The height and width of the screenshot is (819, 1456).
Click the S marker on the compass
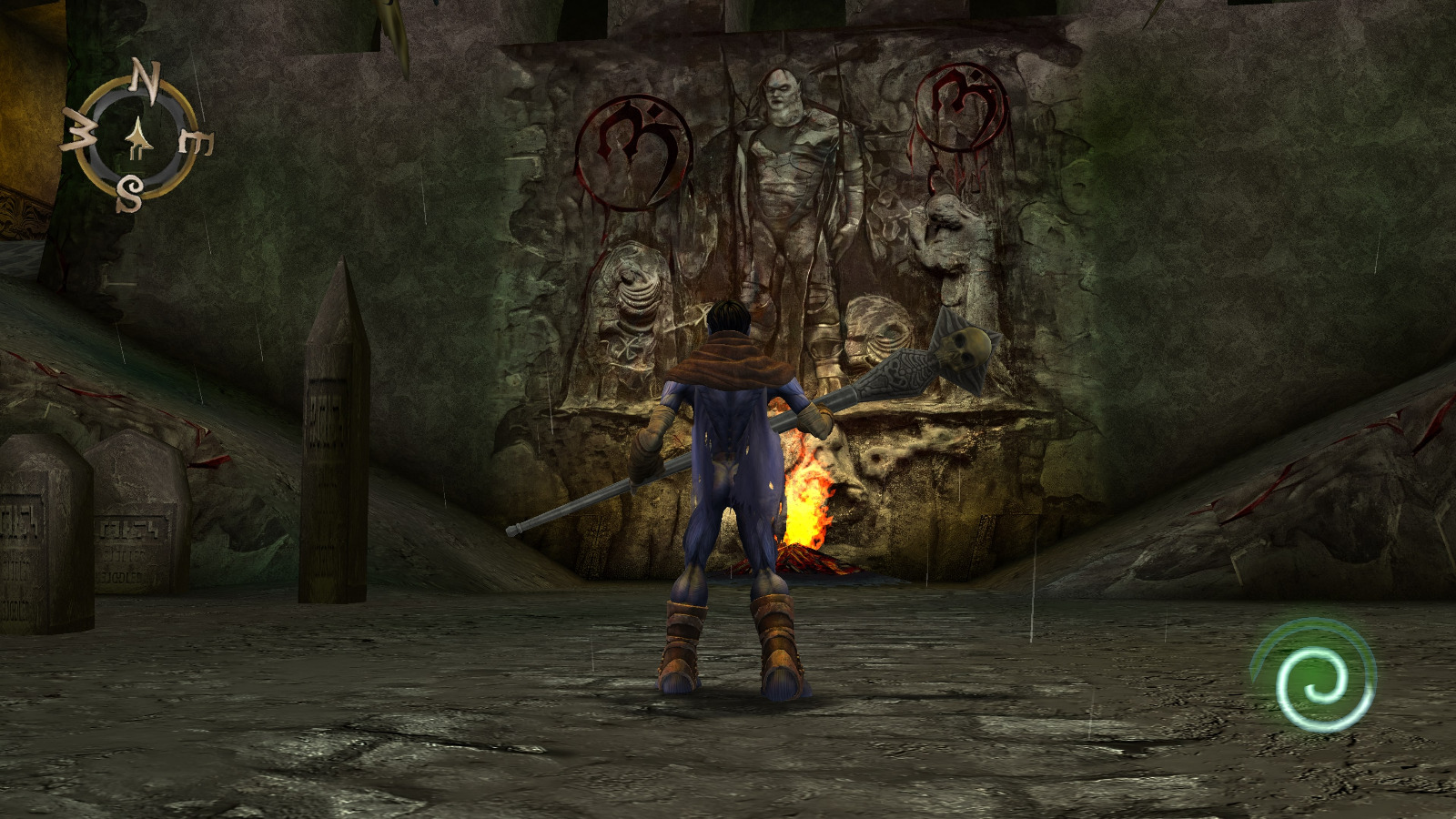click(130, 193)
